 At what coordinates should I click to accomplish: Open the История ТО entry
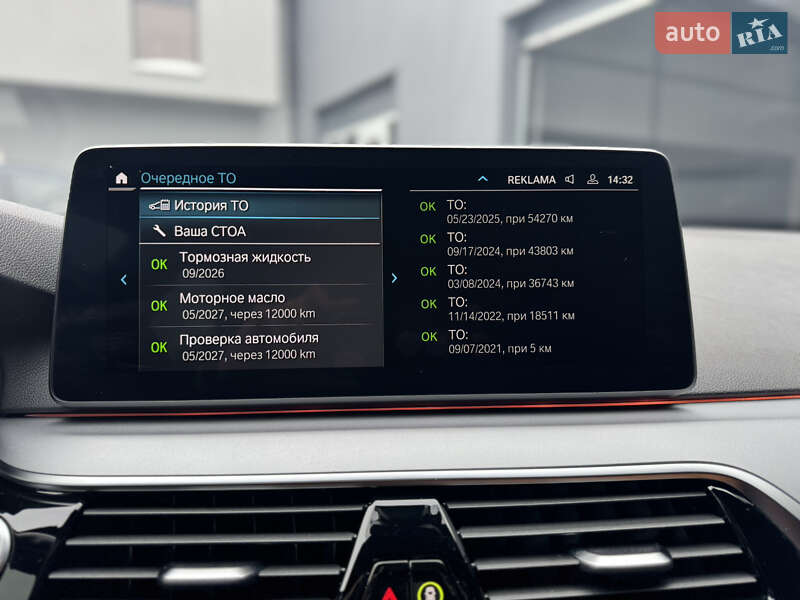pos(260,205)
